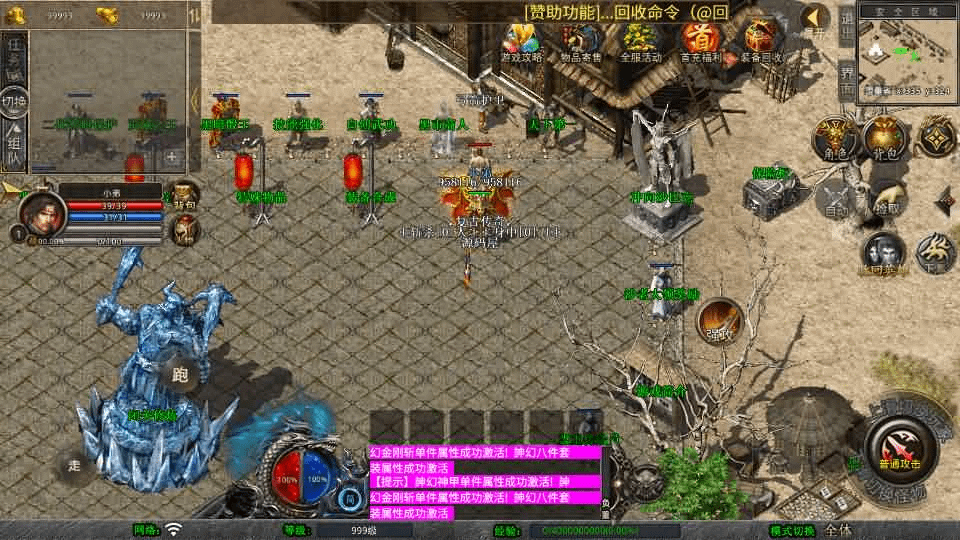Tap the 拾取 pick-up hand button
This screenshot has width=960, height=540.
886,197
